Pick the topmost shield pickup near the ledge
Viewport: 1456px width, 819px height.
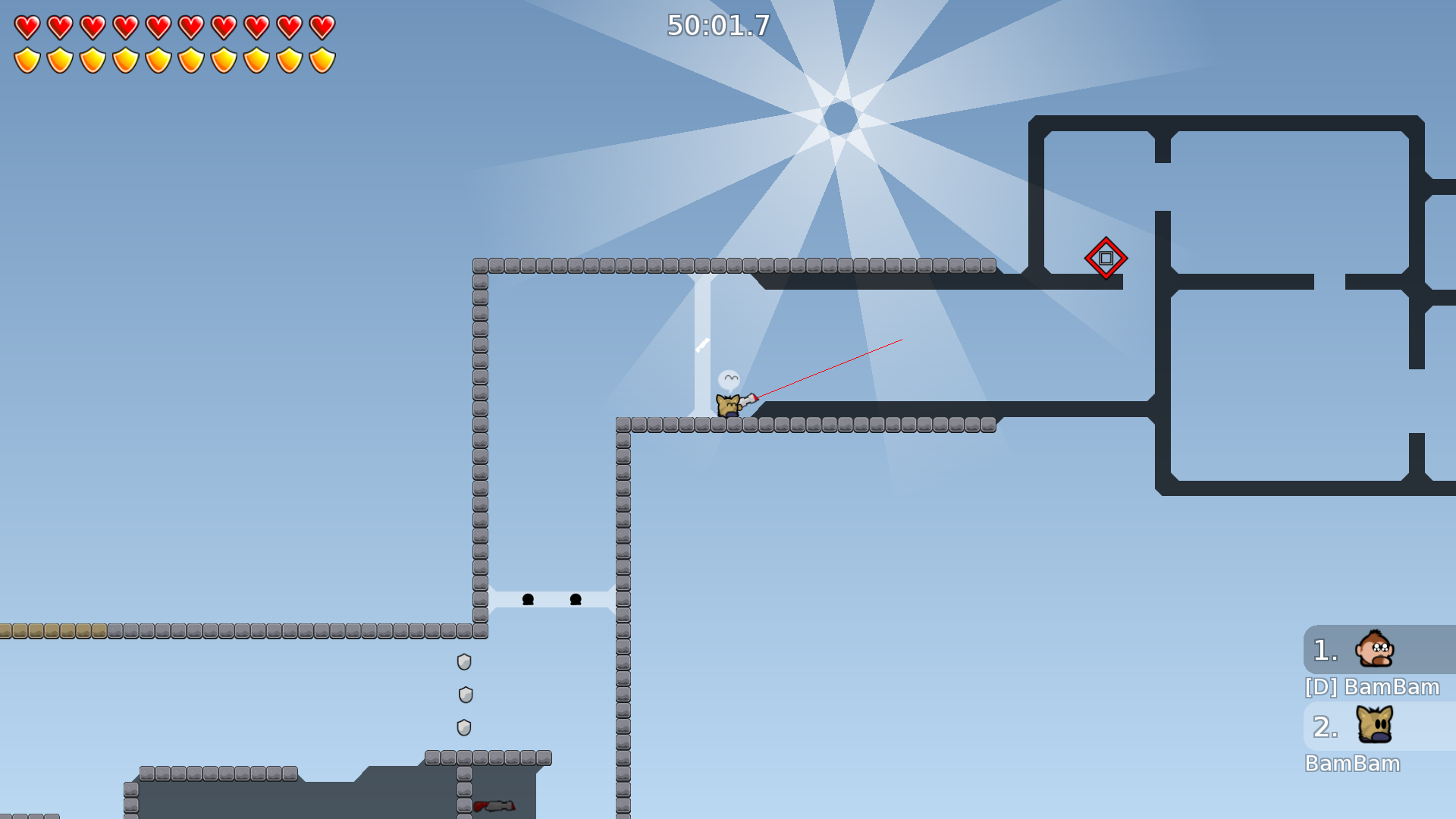pos(463,662)
